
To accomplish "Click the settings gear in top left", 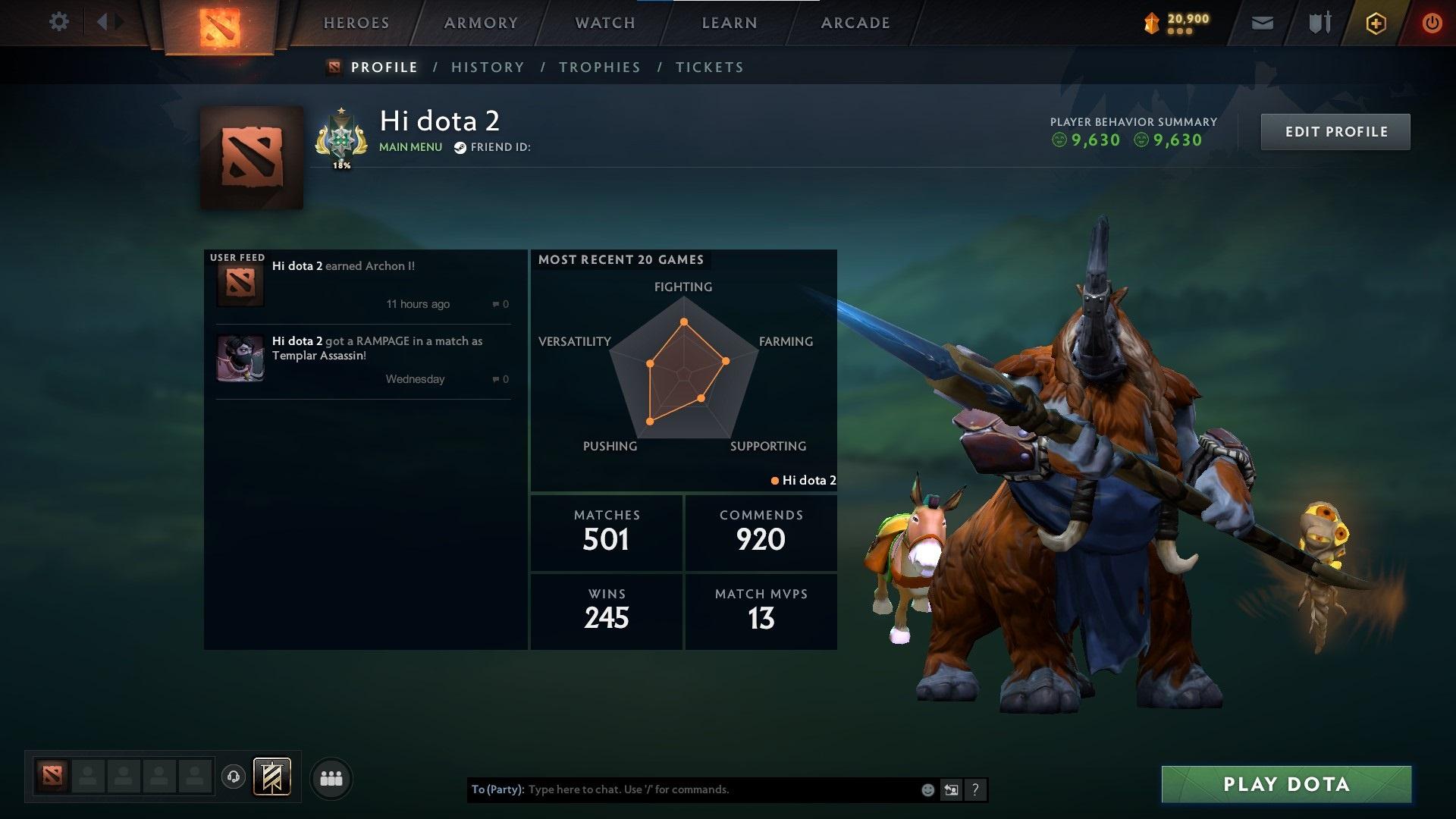I will (x=59, y=22).
